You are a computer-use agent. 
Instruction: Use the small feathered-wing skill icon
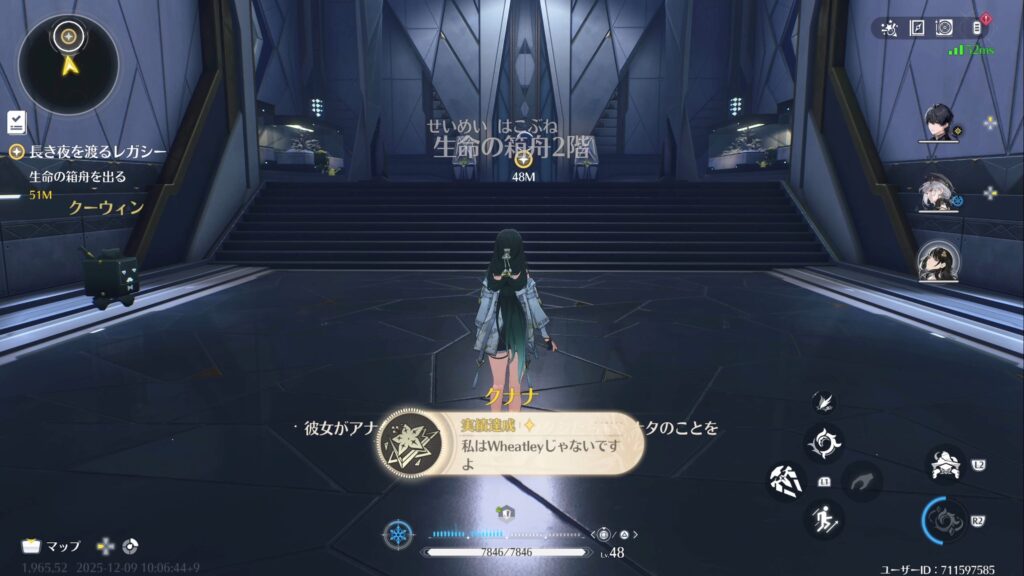coord(825,401)
